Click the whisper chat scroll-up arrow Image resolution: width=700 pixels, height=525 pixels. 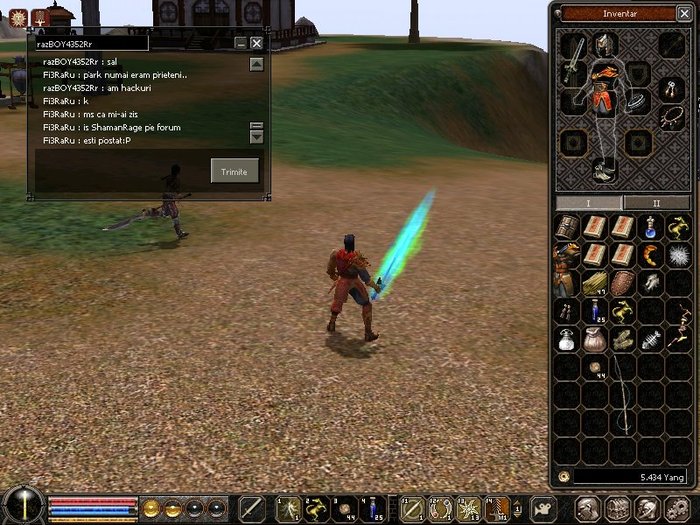(x=257, y=64)
